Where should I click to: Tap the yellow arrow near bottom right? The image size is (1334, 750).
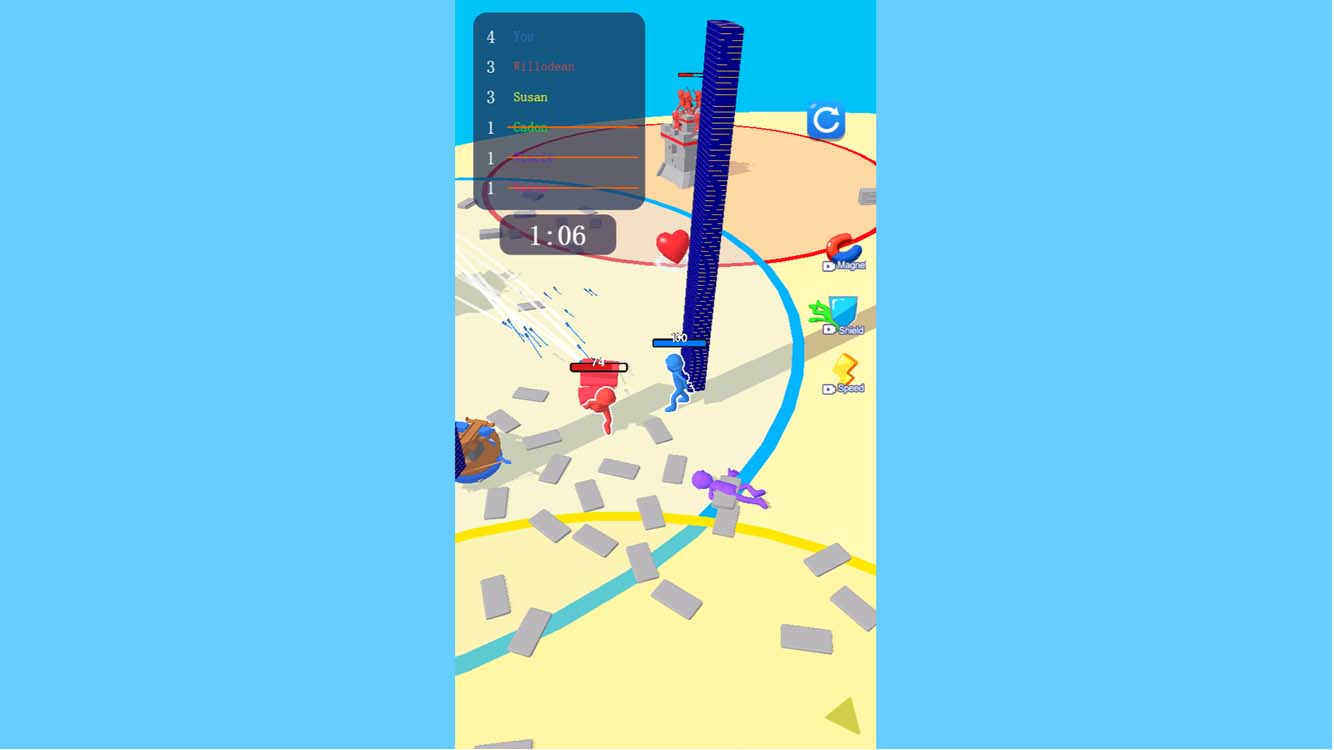[x=843, y=717]
